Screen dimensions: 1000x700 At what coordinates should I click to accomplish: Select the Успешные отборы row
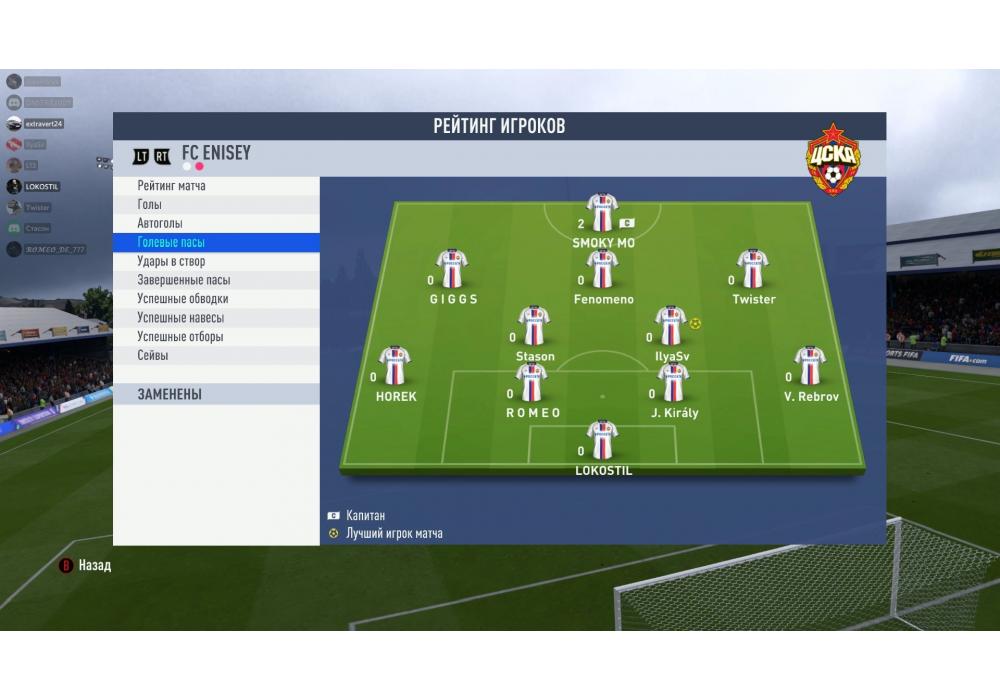click(x=180, y=337)
